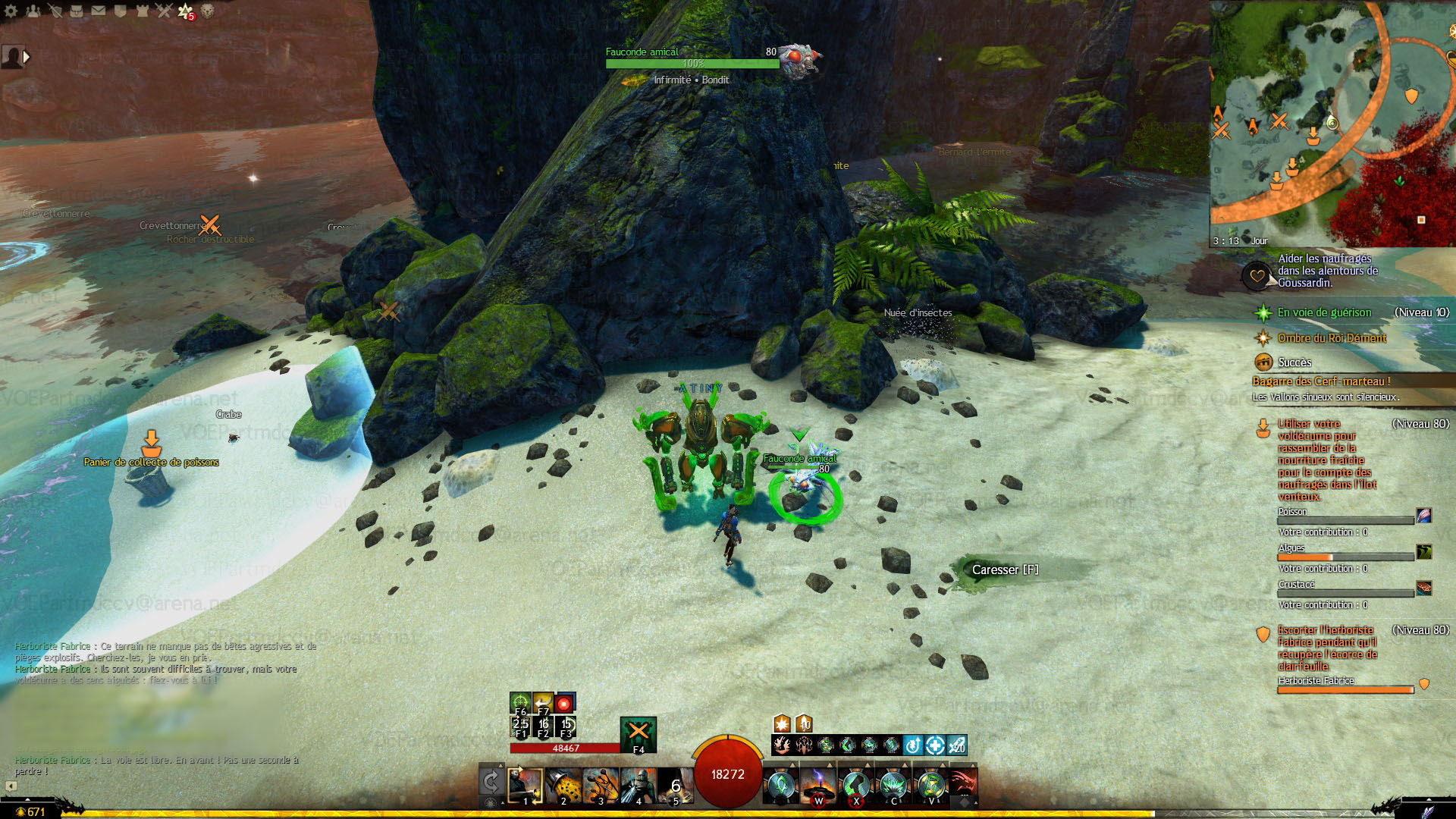Expand the party portrait arrow
The image size is (1456, 819).
tap(27, 57)
